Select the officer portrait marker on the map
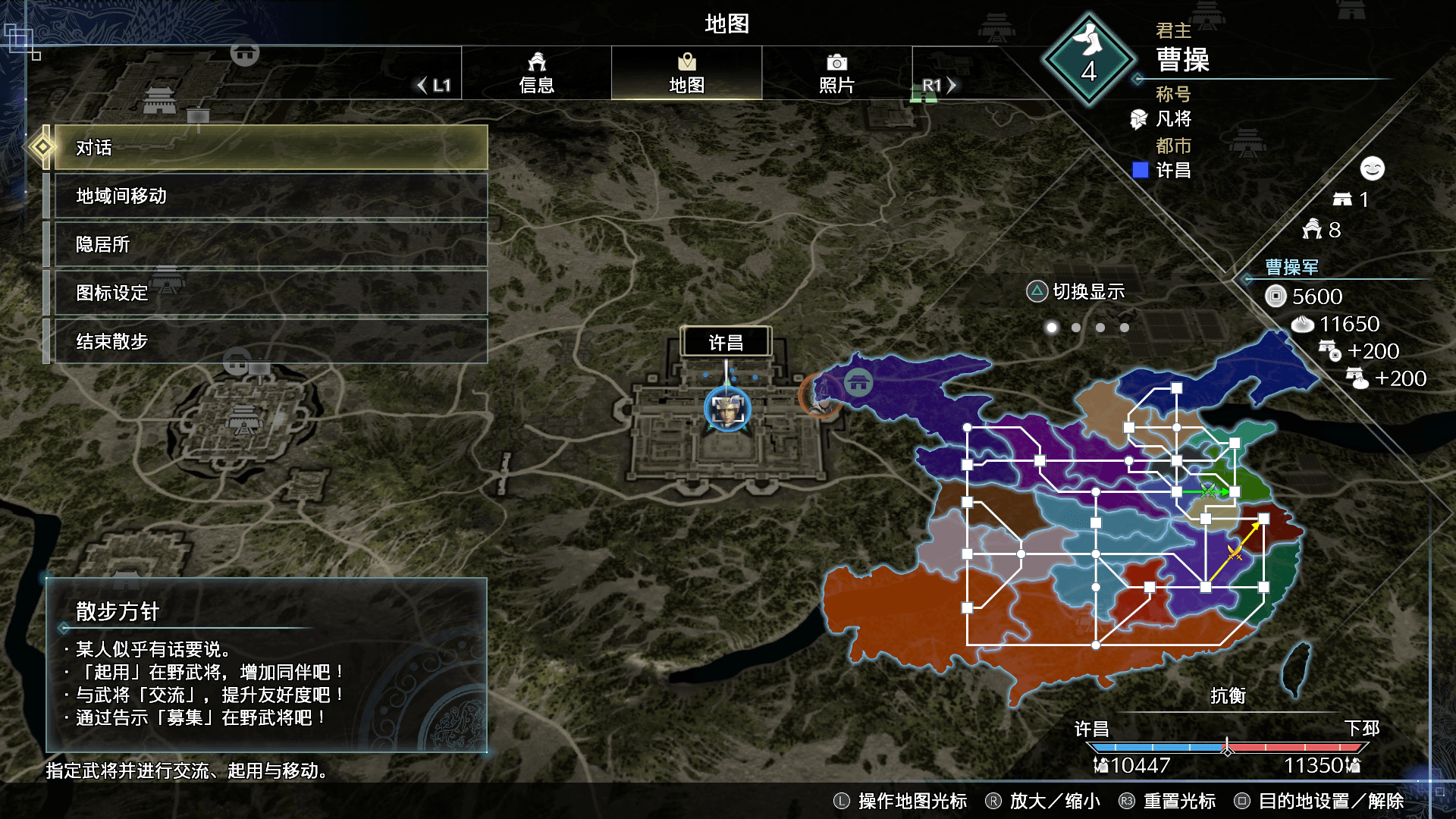The height and width of the screenshot is (819, 1456). [727, 409]
